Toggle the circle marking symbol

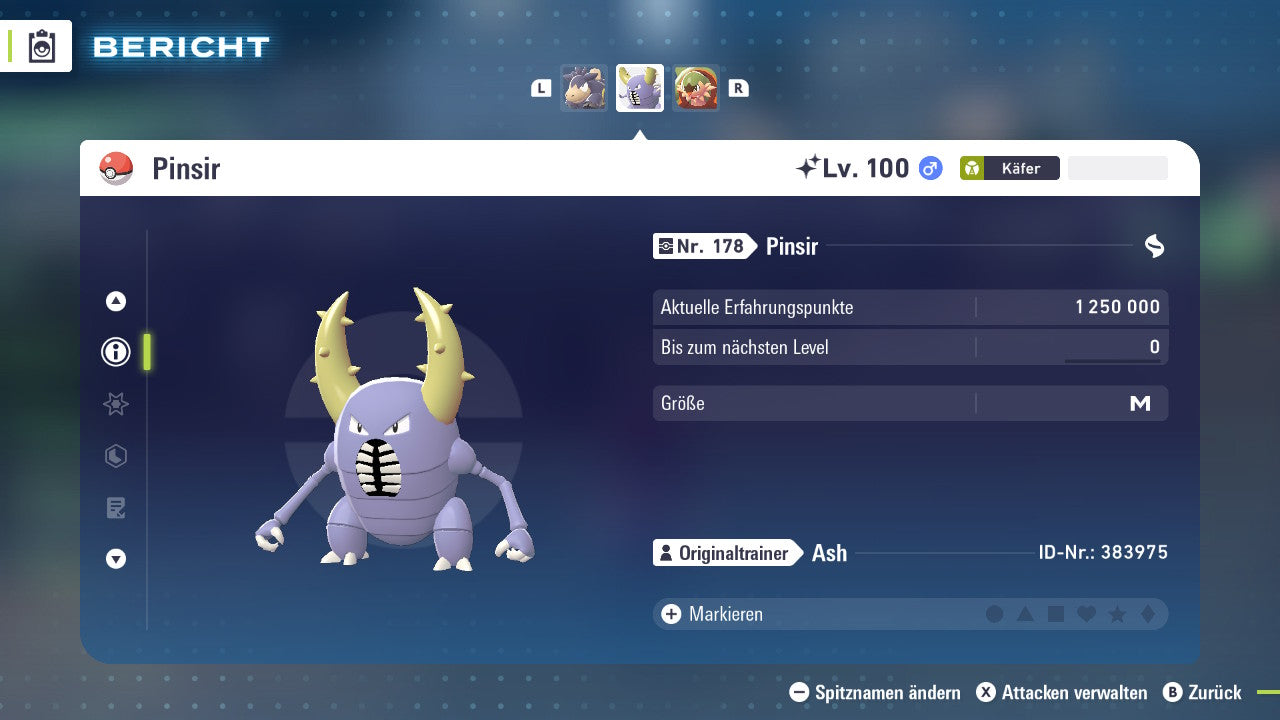[x=996, y=614]
